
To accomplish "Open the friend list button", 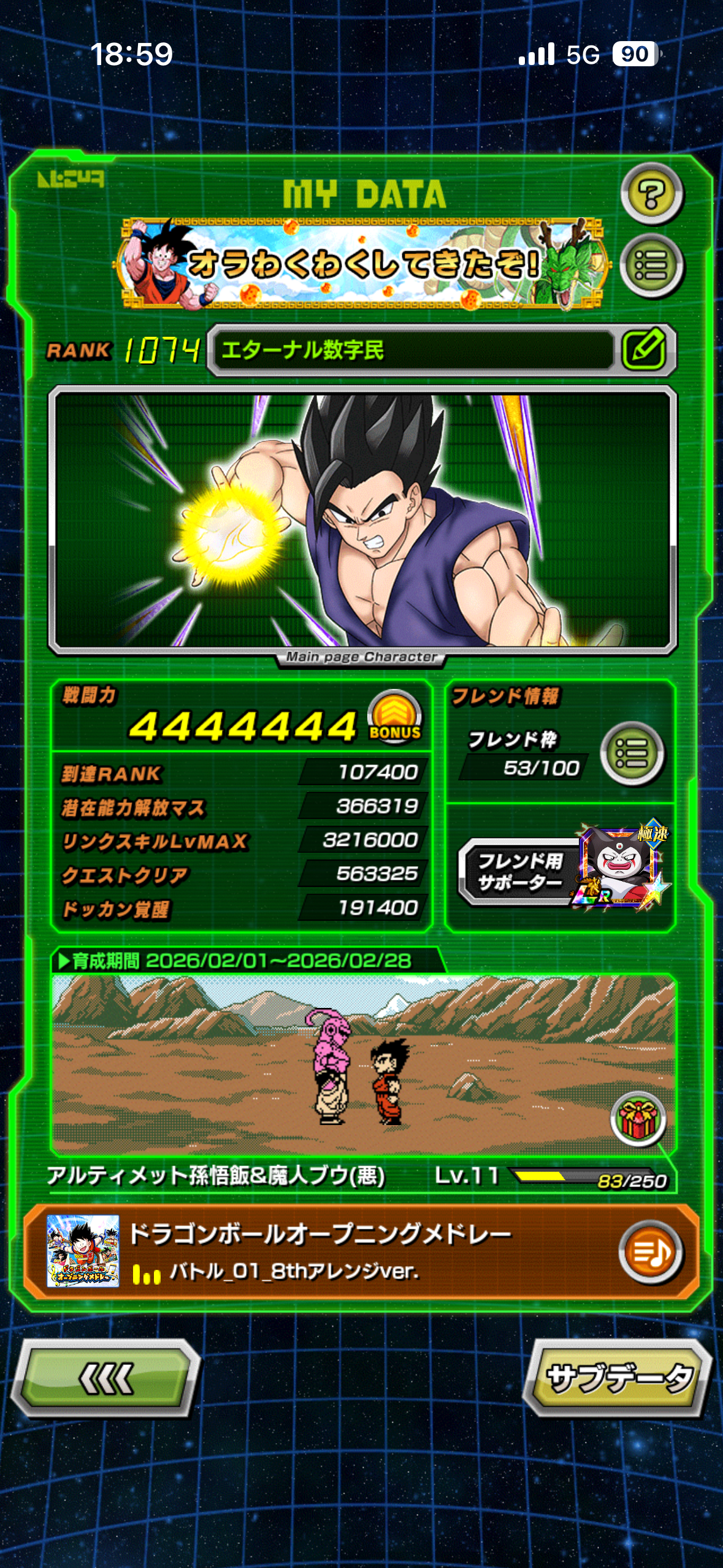I will coord(632,753).
